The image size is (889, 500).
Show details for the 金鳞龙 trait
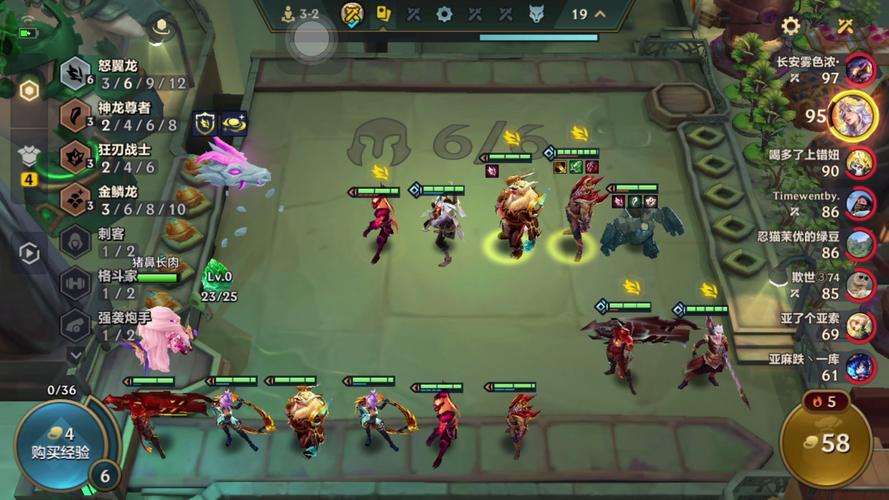point(120,199)
